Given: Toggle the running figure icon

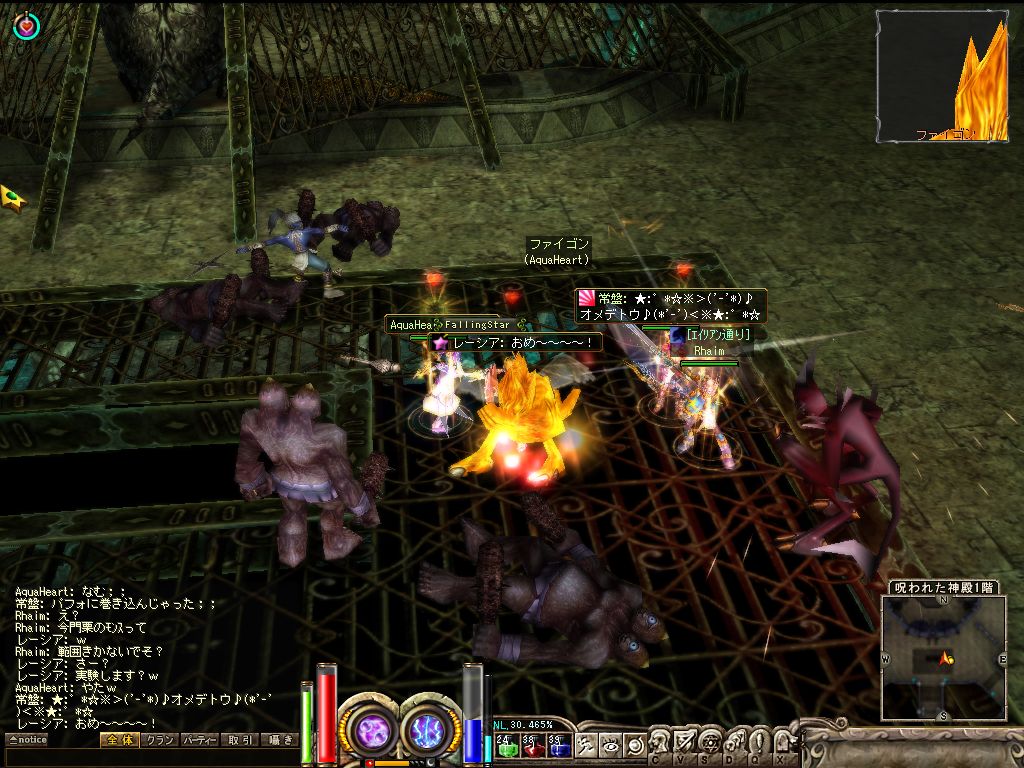Looking at the screenshot, I should point(588,744).
